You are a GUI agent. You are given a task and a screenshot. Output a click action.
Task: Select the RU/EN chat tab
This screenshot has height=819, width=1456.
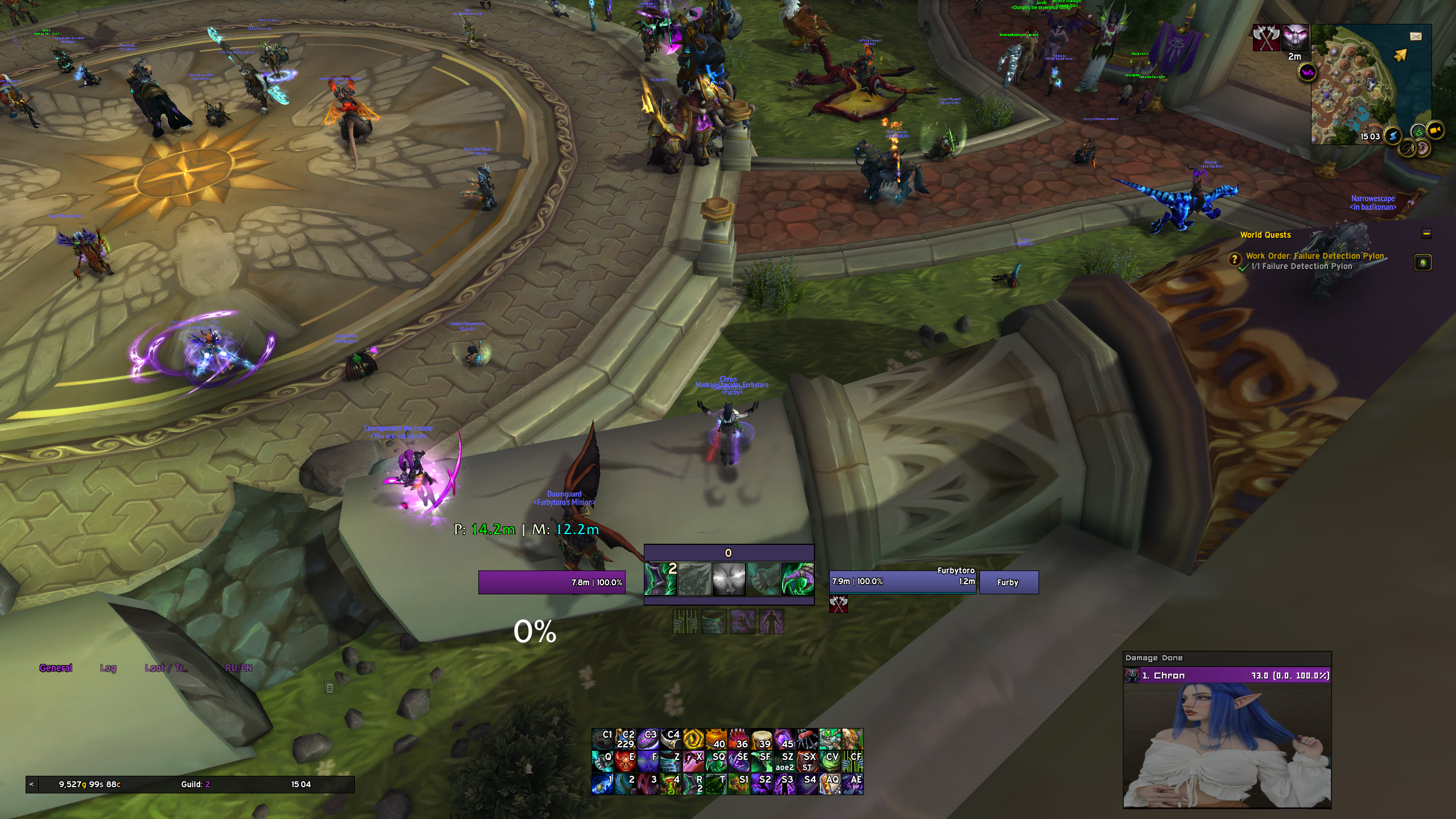(238, 668)
